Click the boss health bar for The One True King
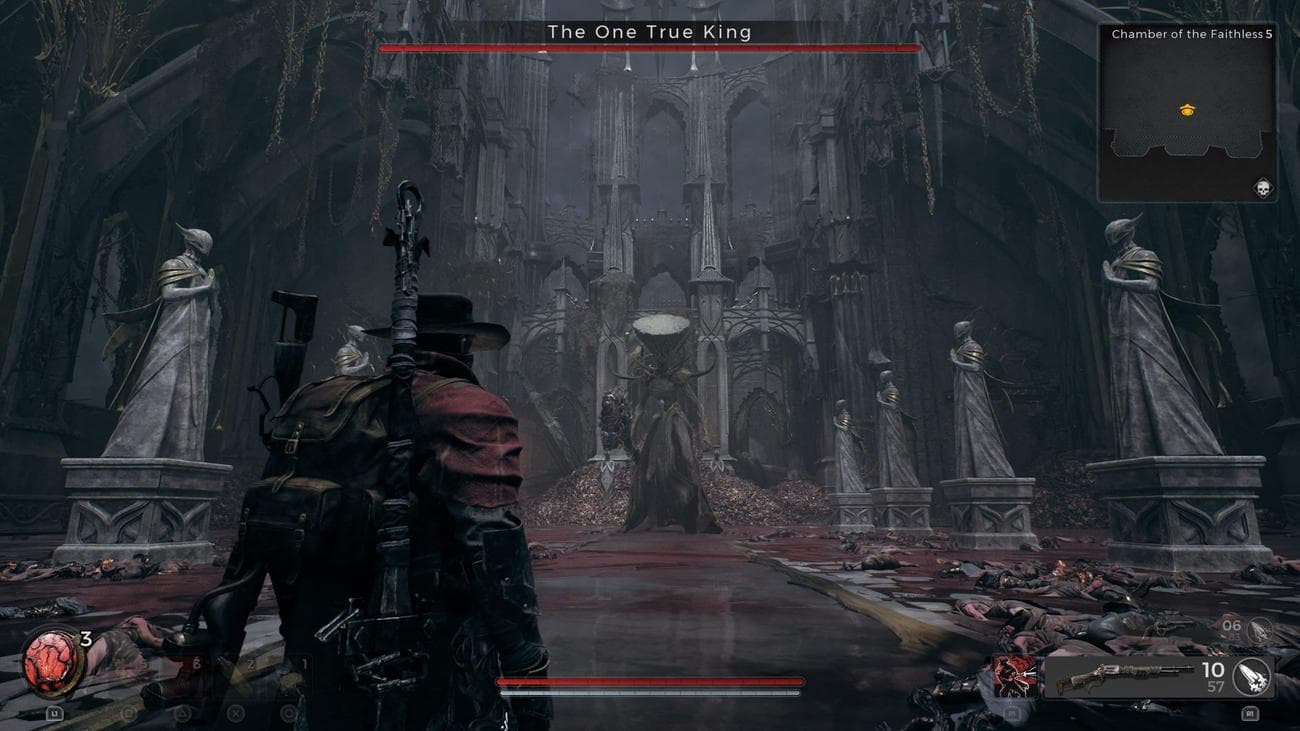 click(x=650, y=46)
